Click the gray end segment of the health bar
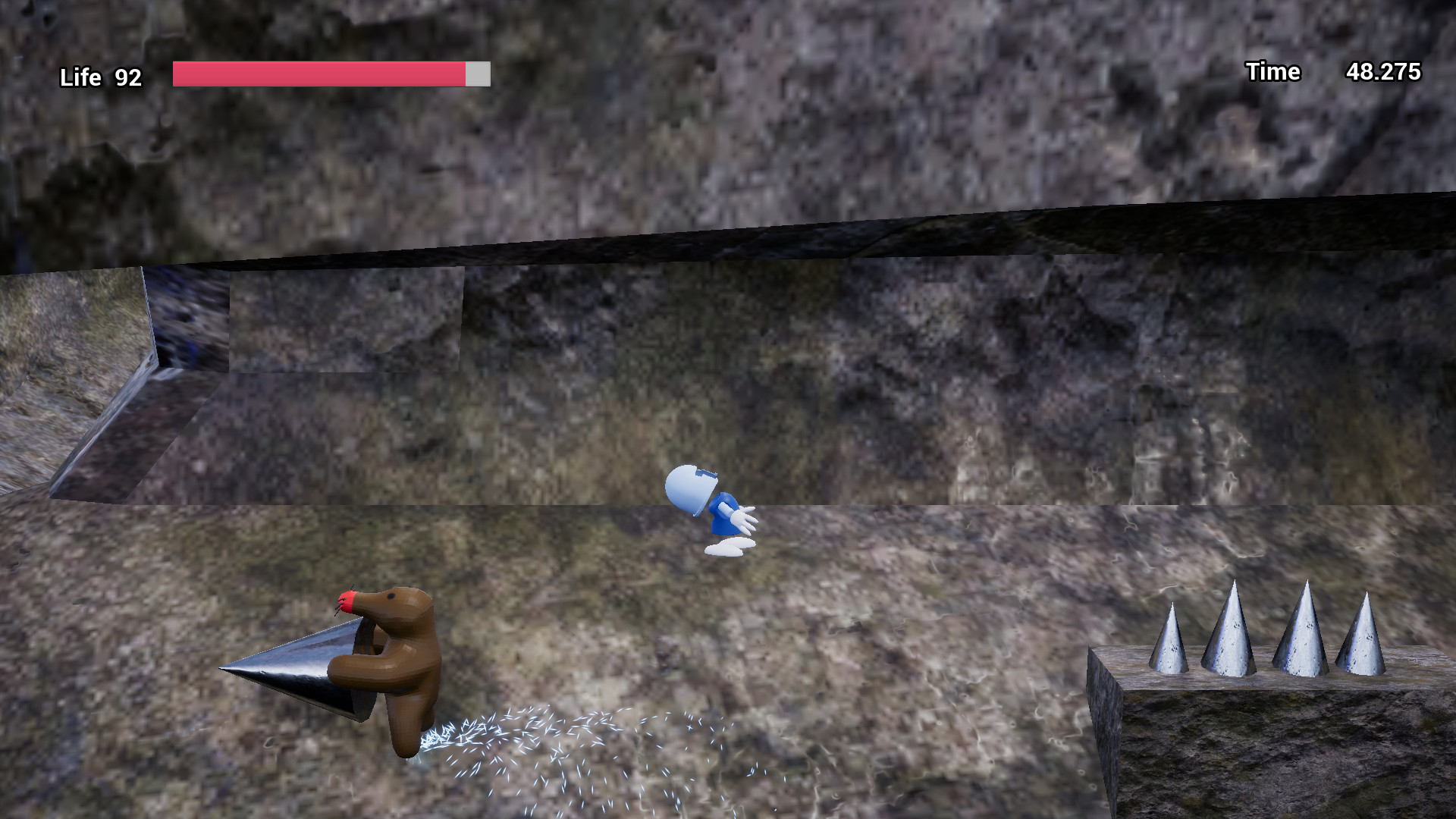The width and height of the screenshot is (1456, 819). tap(478, 74)
